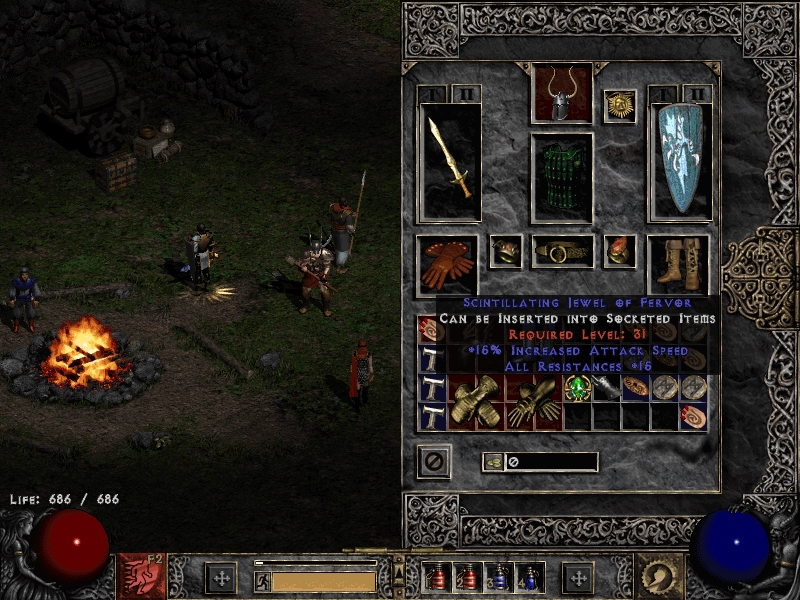Click the equipped blue kite shield
Viewport: 800px width, 600px height.
click(x=679, y=160)
